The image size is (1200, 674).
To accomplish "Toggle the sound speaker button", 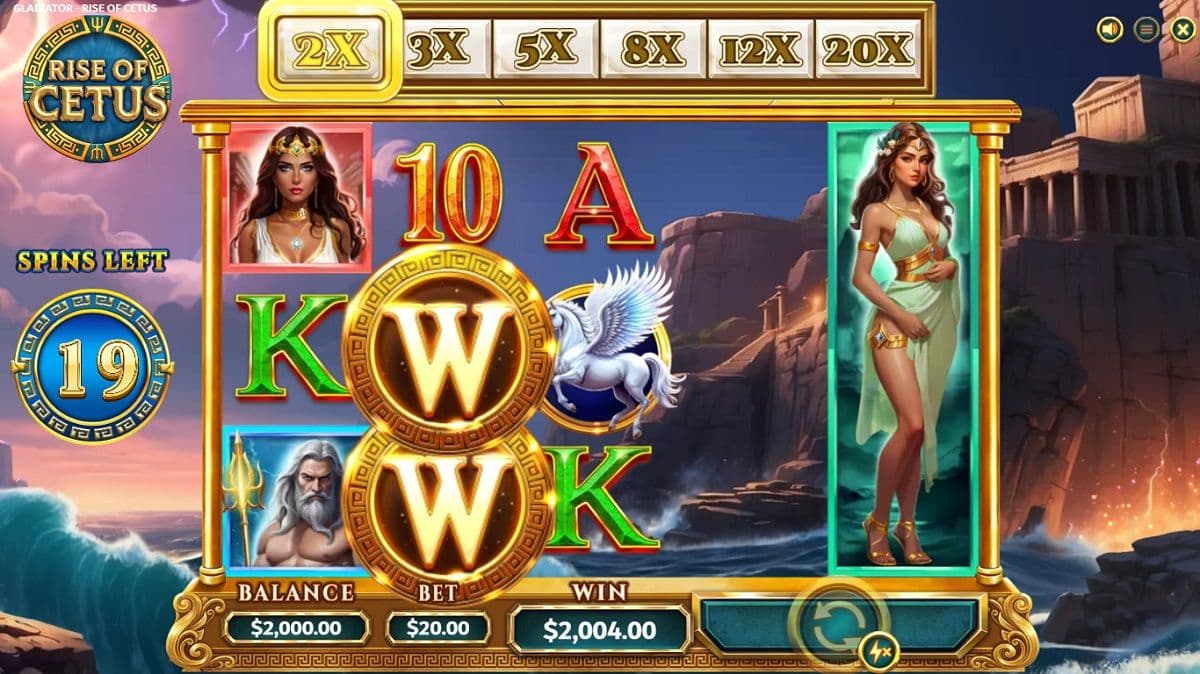I will click(1110, 30).
